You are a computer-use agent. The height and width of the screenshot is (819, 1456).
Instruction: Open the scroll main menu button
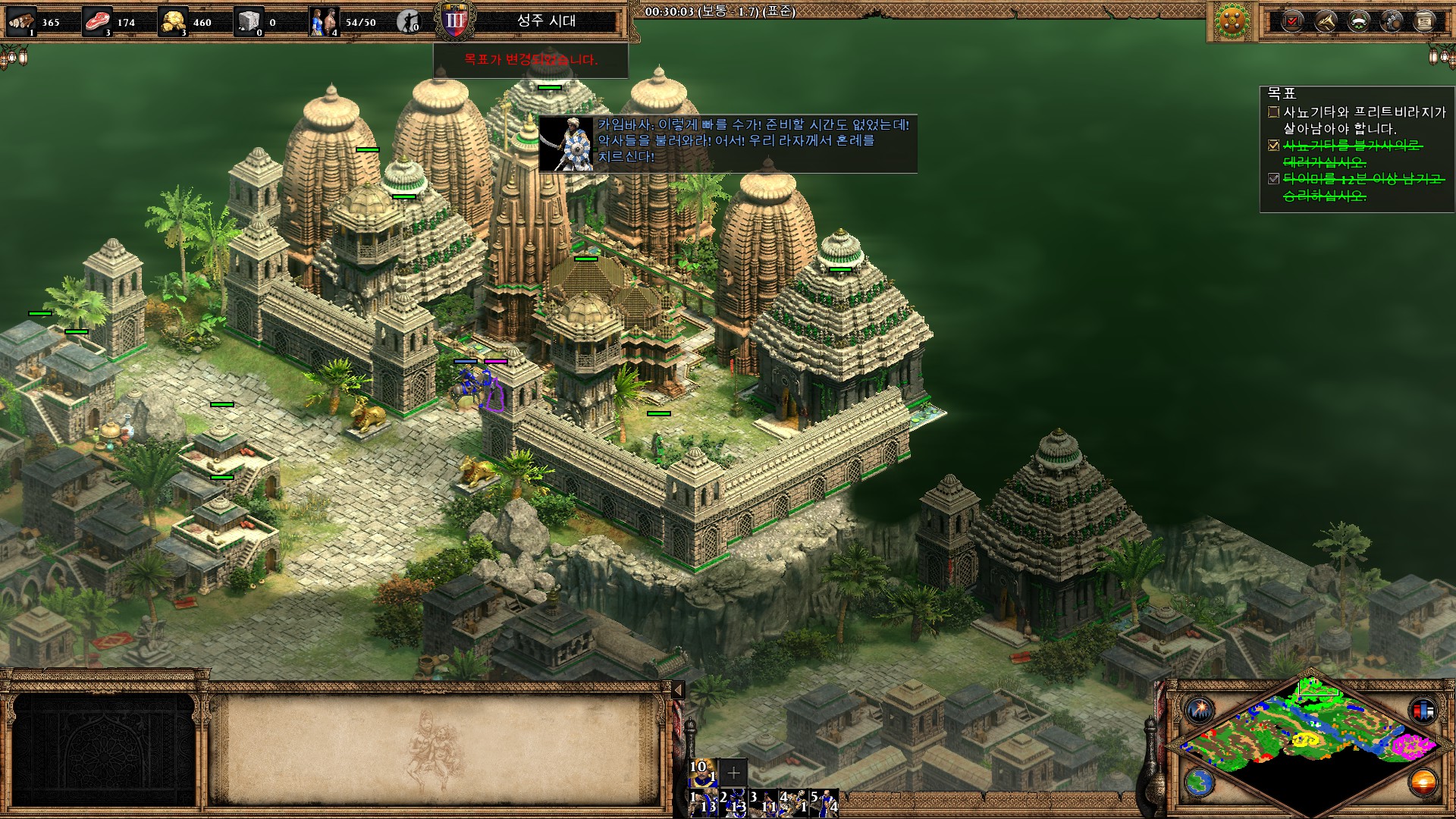coord(1424,21)
